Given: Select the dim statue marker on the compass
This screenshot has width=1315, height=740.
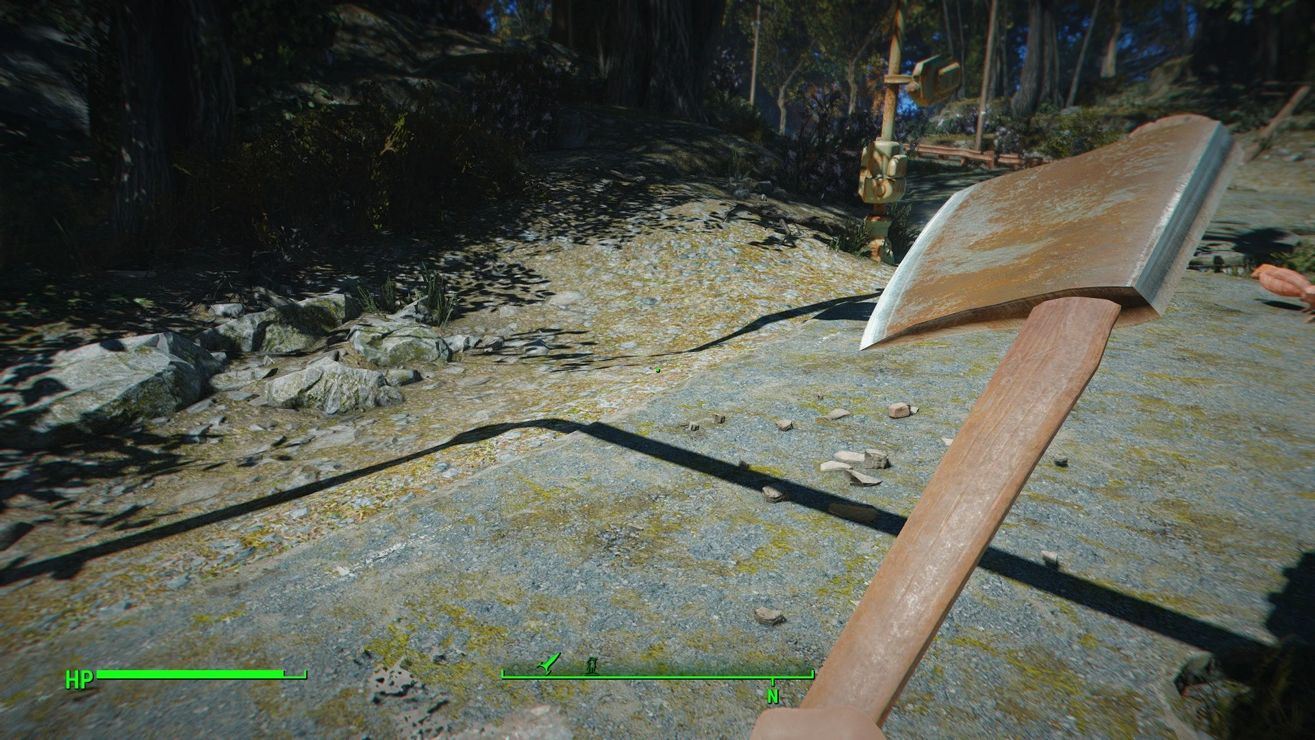Looking at the screenshot, I should pos(591,664).
